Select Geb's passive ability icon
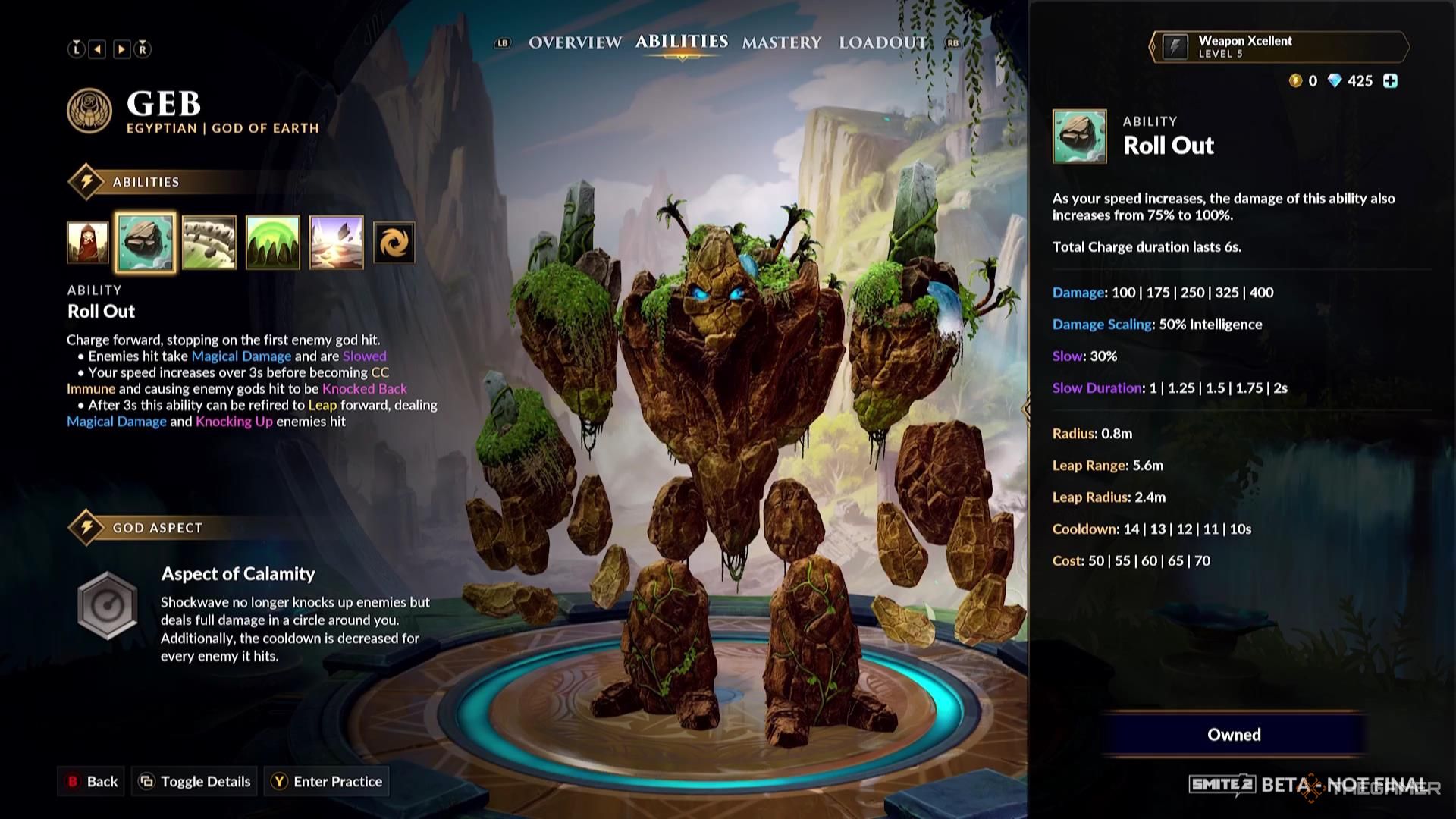 coord(89,243)
